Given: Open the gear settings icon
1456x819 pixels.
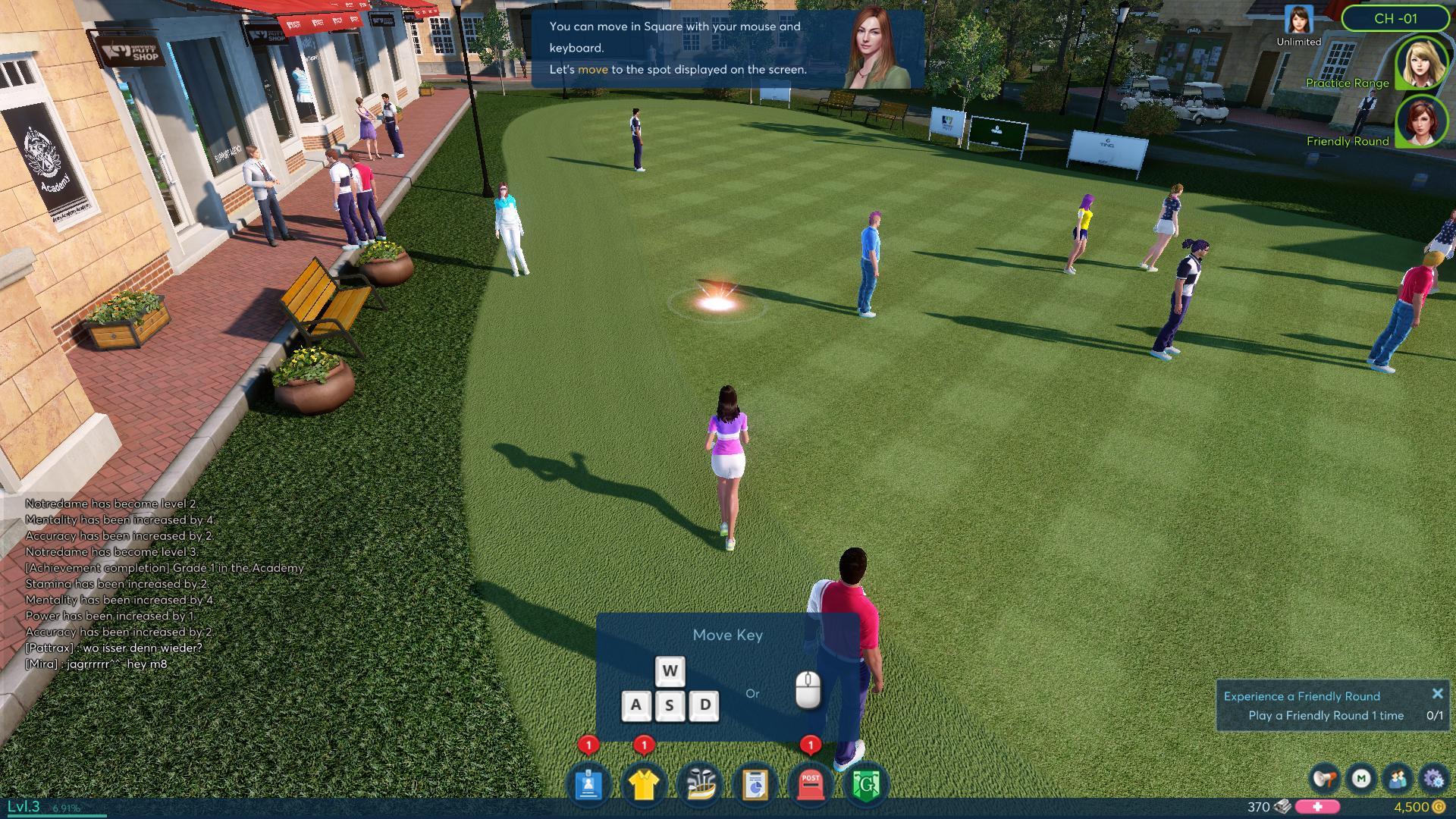Looking at the screenshot, I should [1432, 779].
